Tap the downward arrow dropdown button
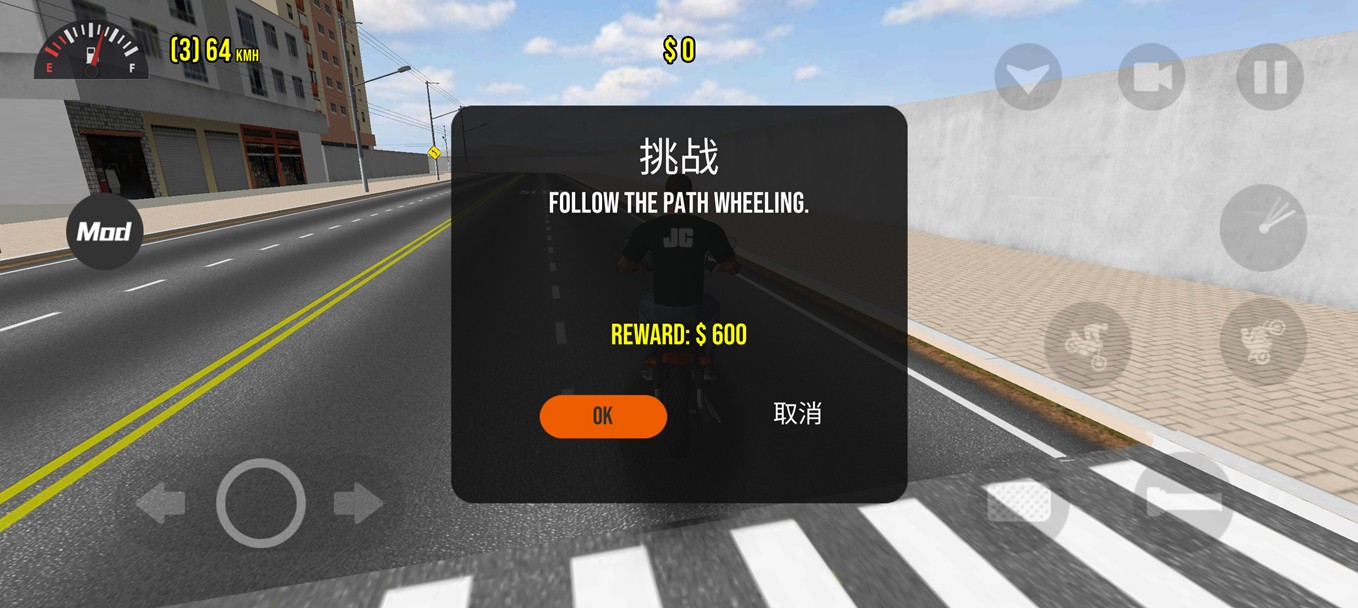Viewport: 1358px width, 608px height. point(1028,77)
